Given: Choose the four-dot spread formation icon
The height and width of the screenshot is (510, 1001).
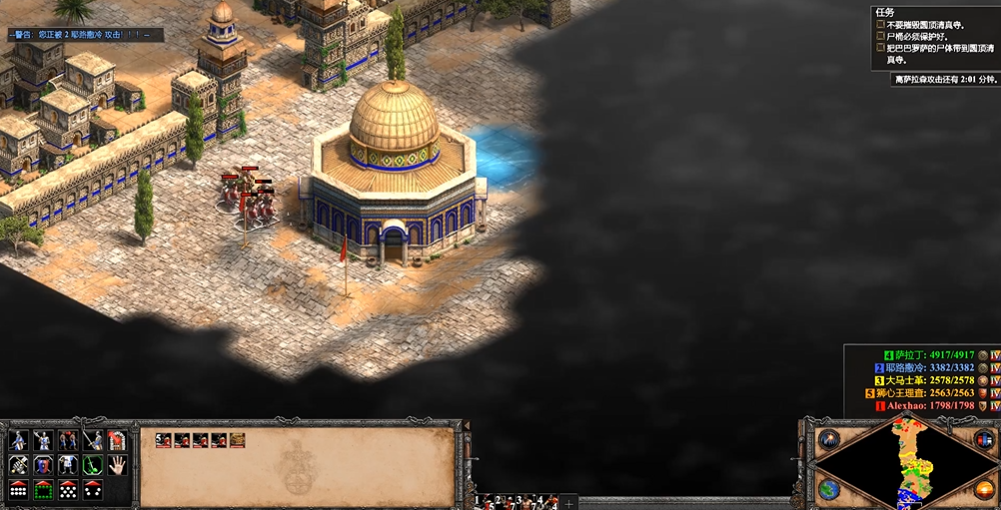Looking at the screenshot, I should [x=93, y=490].
